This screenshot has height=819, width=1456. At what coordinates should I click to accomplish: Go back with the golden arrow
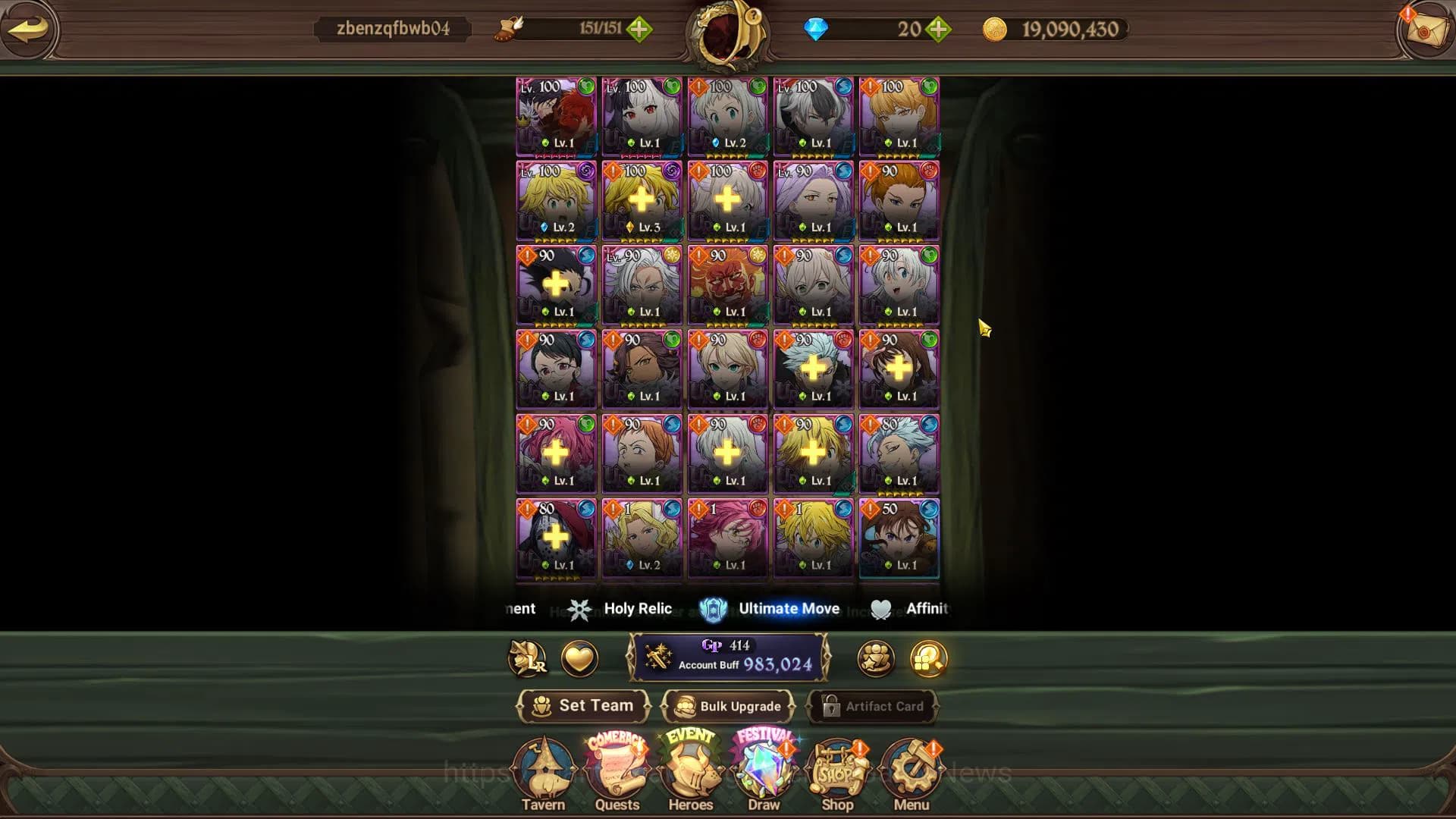coord(28,30)
